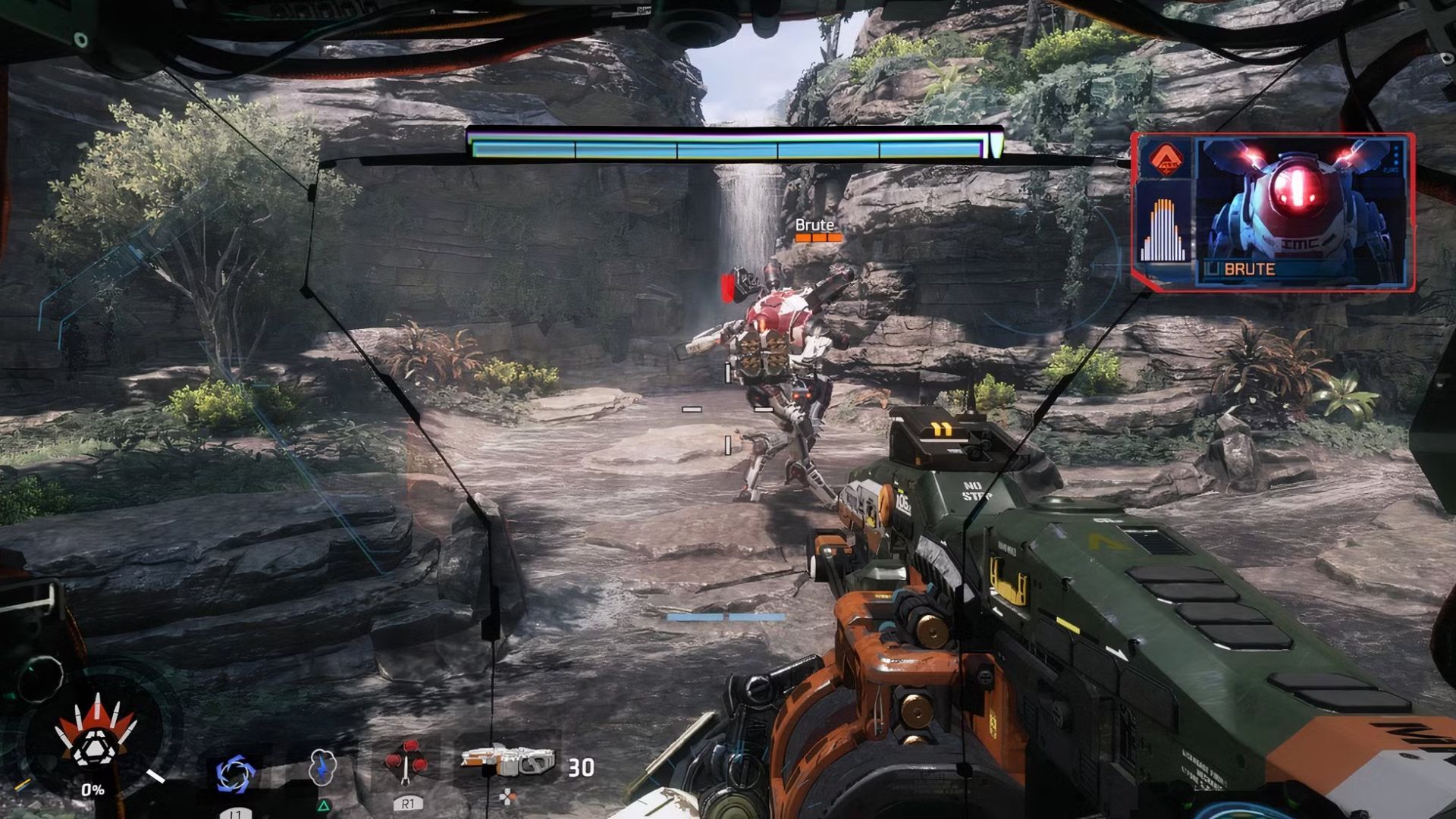Click the signal bar graph in the enemy panel

1163,226
